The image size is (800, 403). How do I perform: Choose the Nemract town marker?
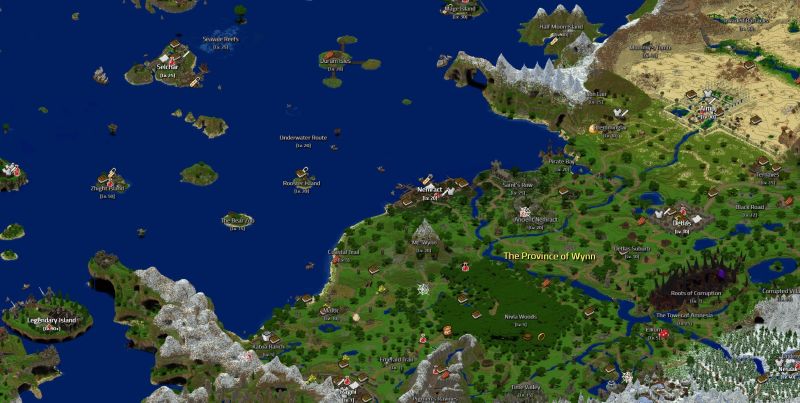click(x=431, y=190)
